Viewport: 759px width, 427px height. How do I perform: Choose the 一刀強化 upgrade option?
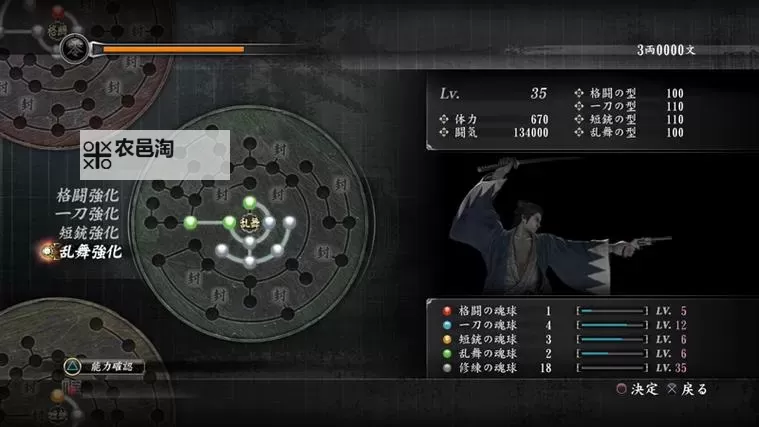pyautogui.click(x=88, y=213)
